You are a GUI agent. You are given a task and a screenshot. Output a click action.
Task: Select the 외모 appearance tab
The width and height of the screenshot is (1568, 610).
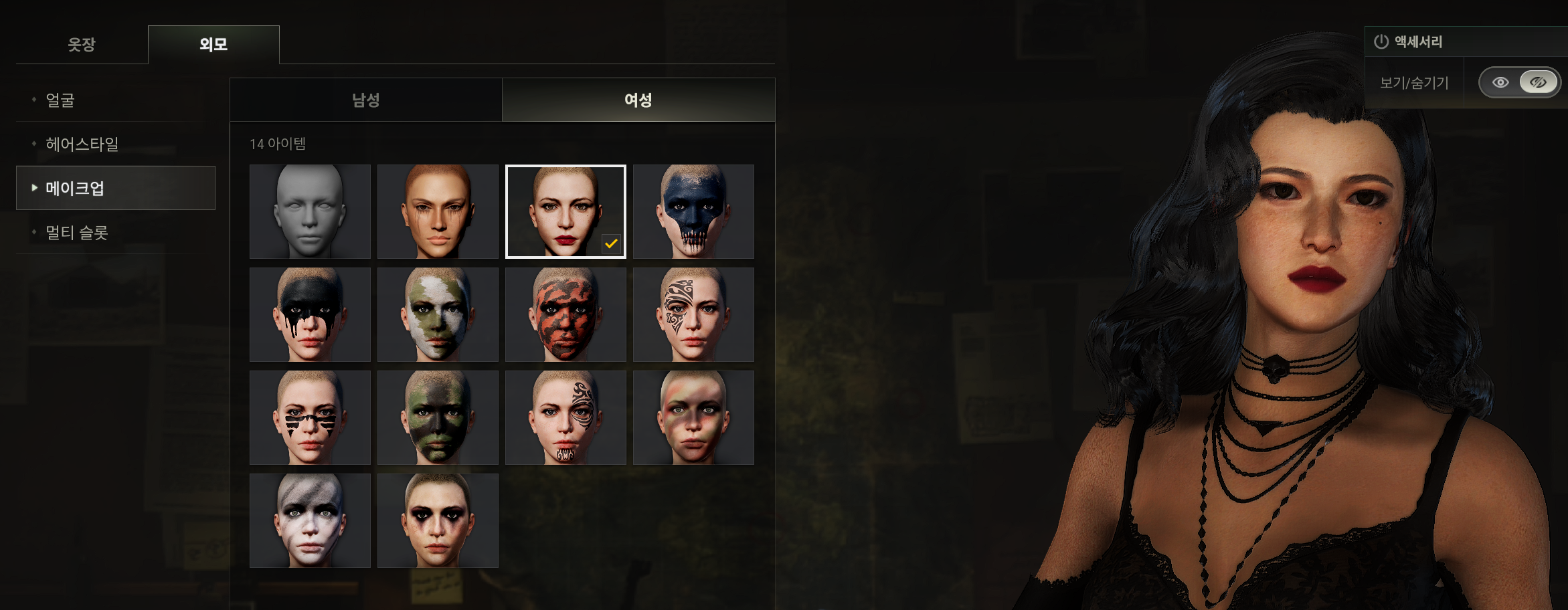coord(213,45)
